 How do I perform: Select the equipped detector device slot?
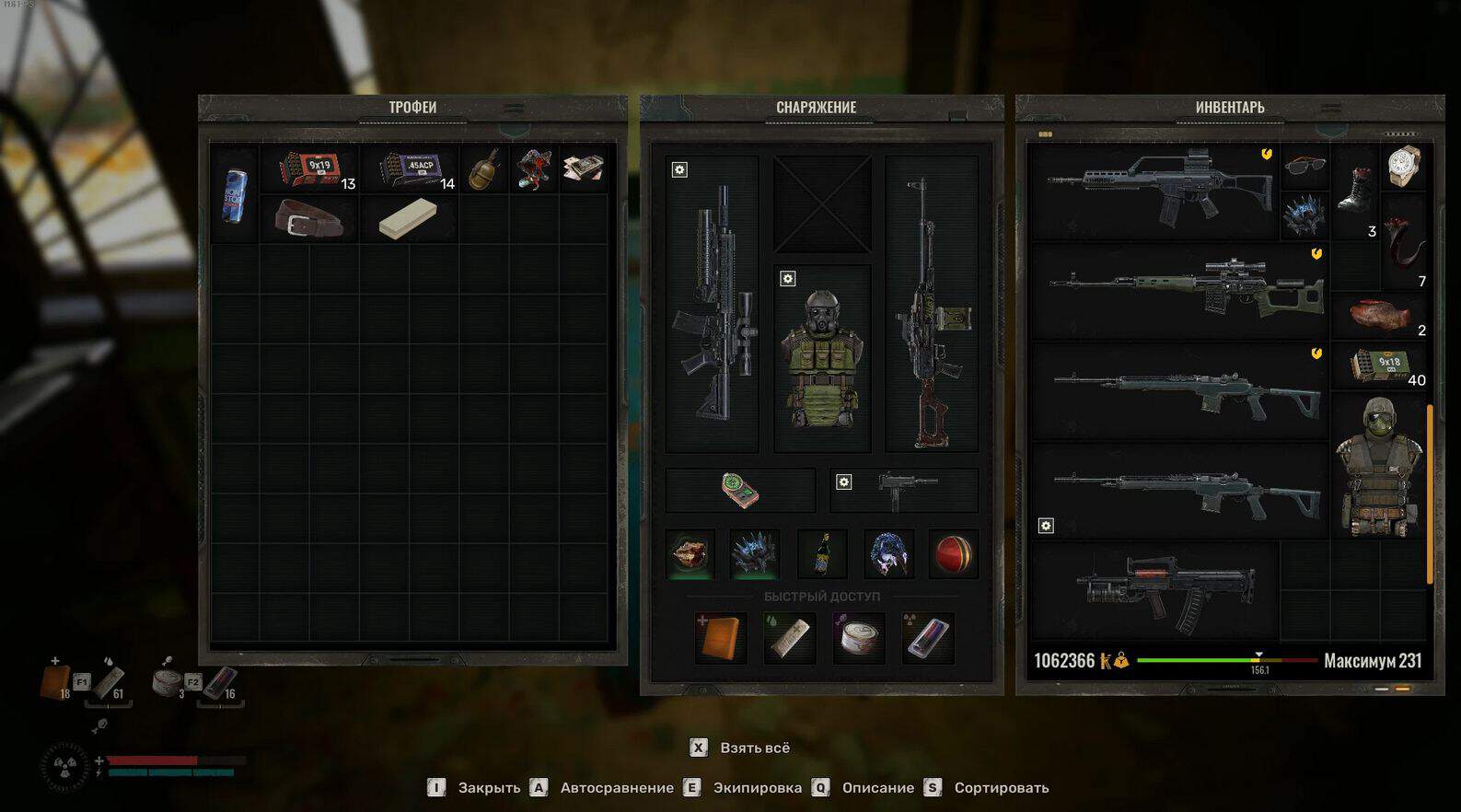[740, 490]
